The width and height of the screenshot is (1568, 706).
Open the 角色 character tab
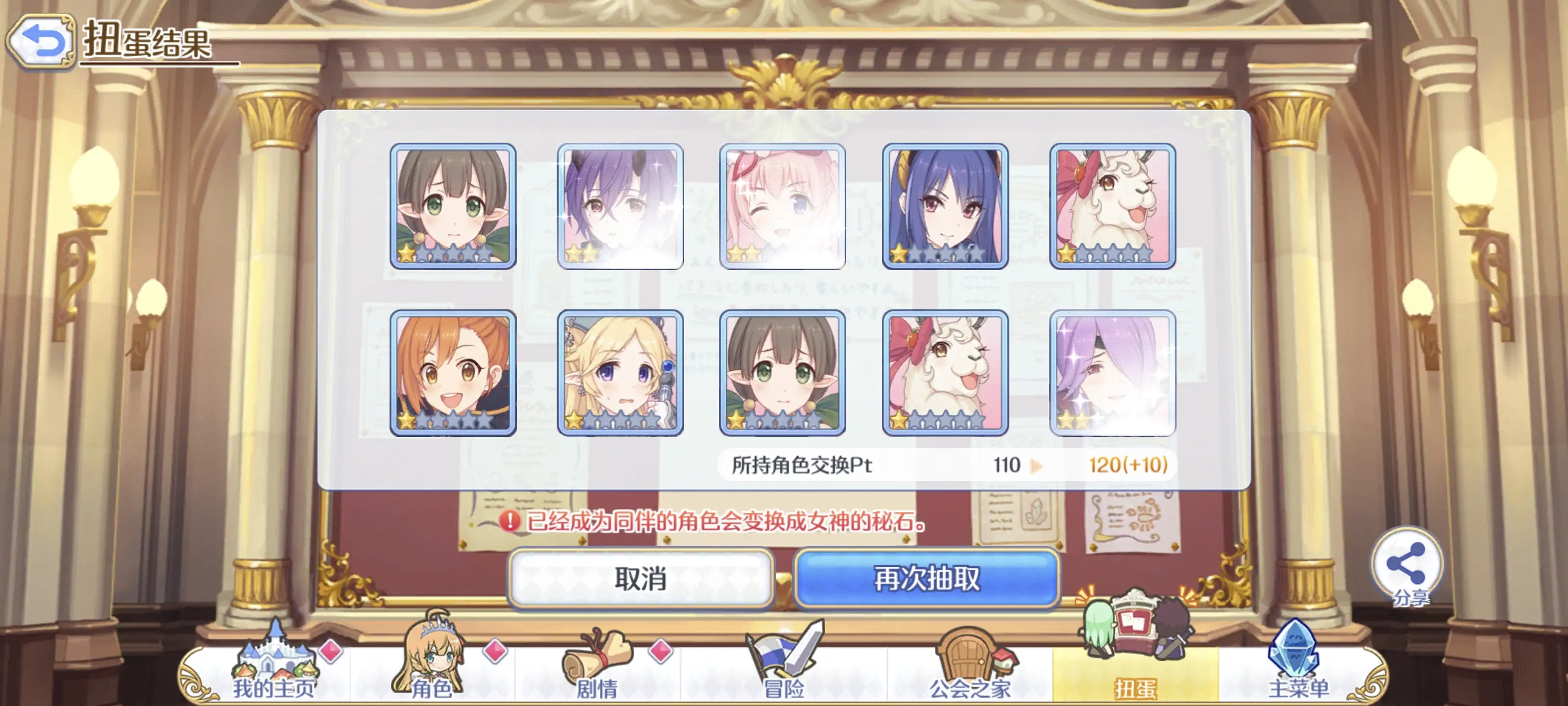tap(432, 670)
